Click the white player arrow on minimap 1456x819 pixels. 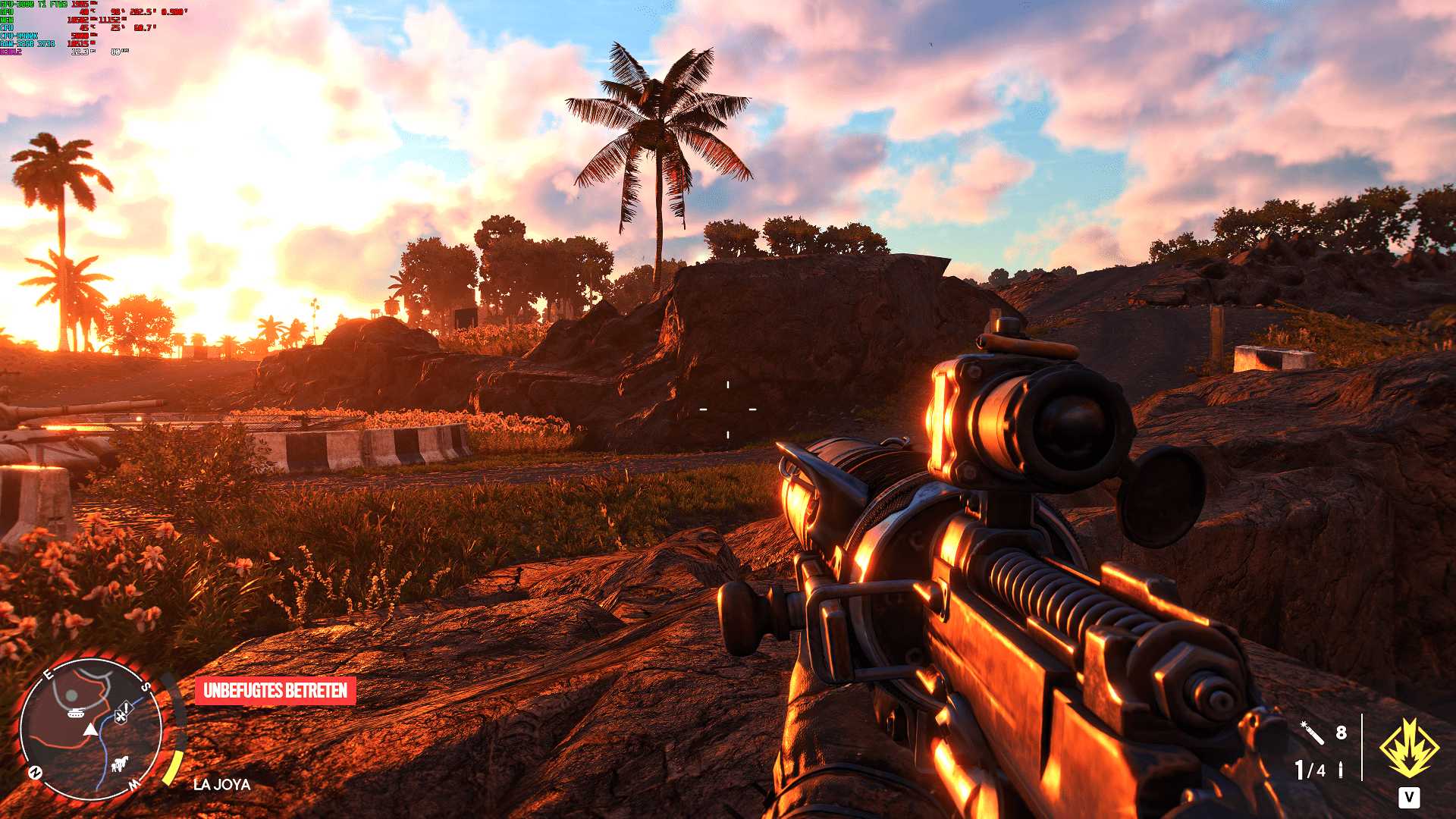coord(90,730)
